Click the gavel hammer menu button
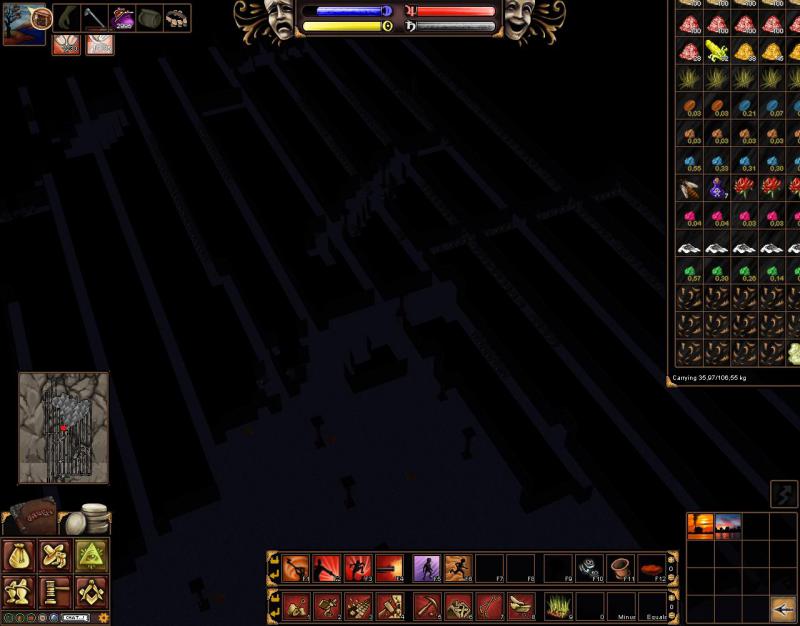 point(55,592)
